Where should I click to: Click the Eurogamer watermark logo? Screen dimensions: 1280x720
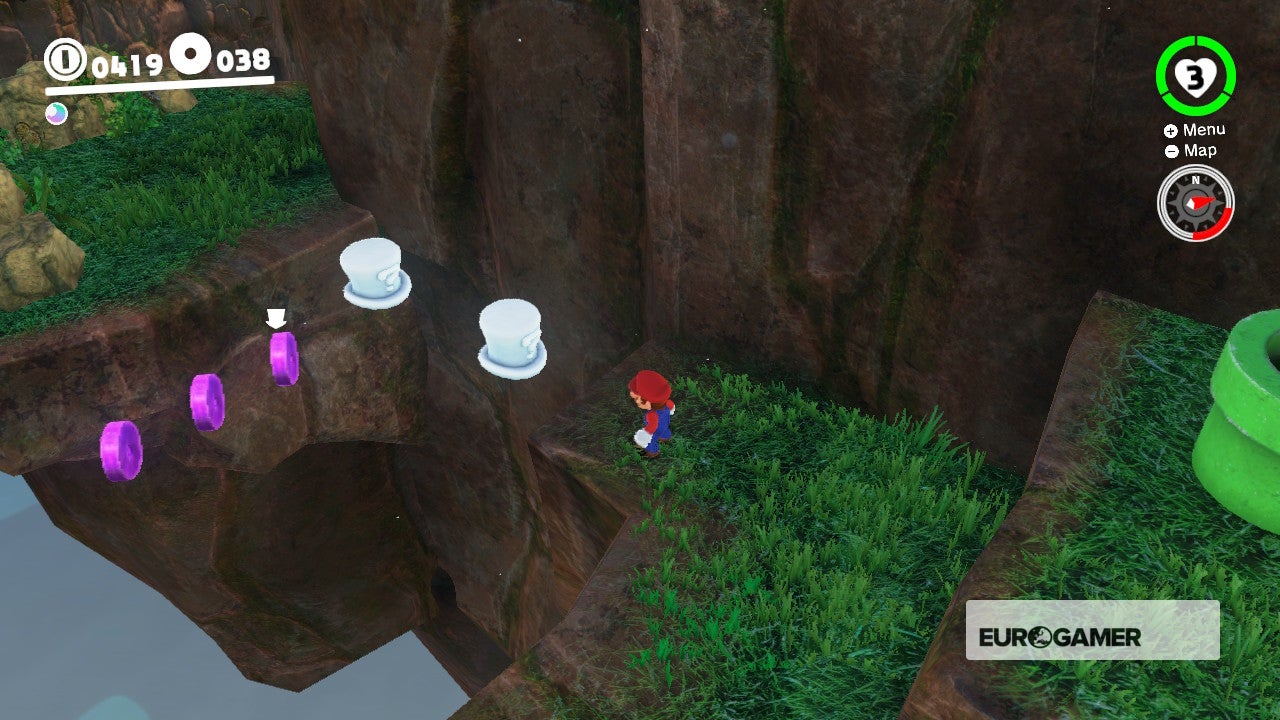coord(1092,631)
